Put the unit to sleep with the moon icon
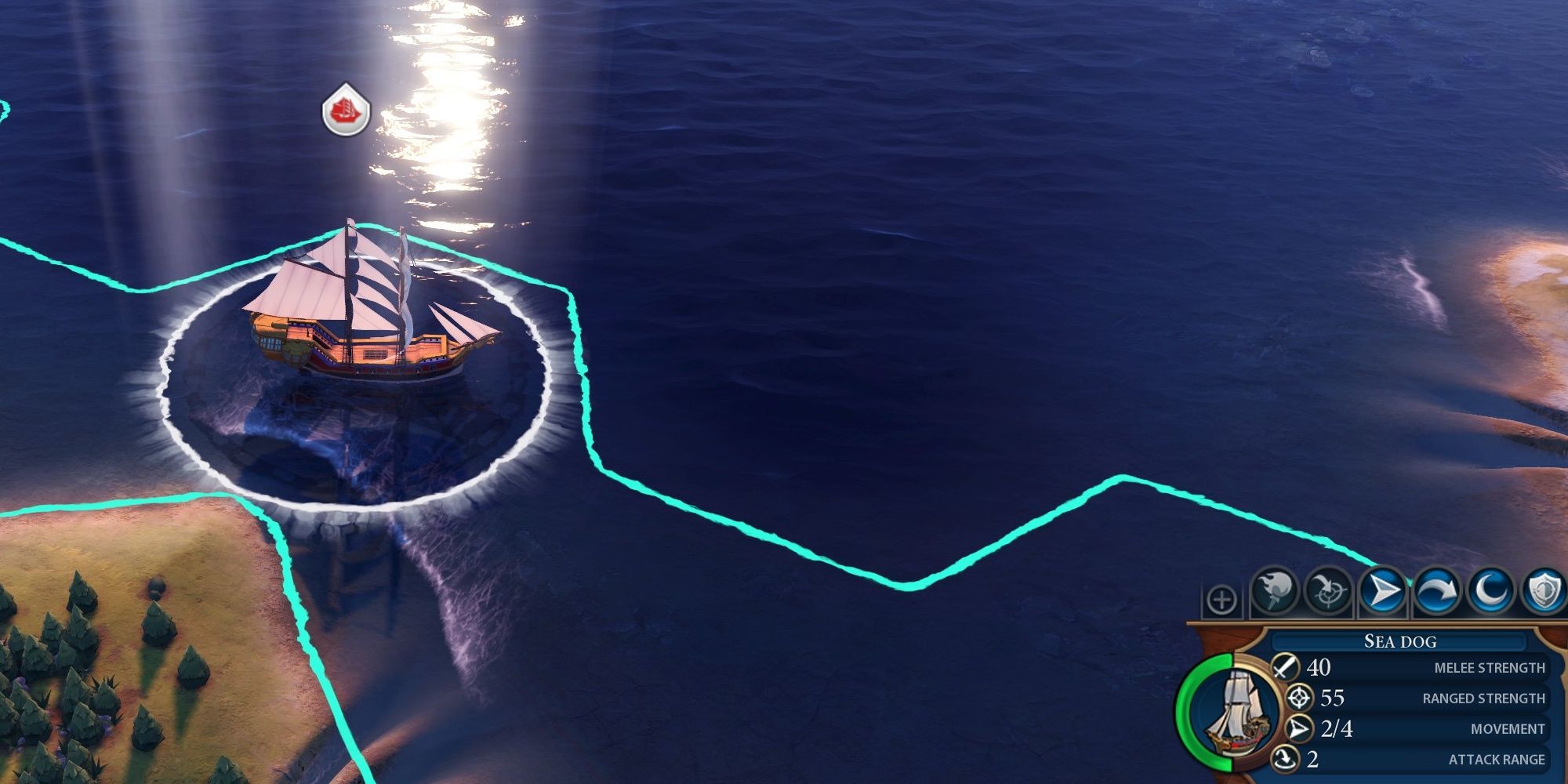Screen dimensions: 1568x784 (1490, 590)
